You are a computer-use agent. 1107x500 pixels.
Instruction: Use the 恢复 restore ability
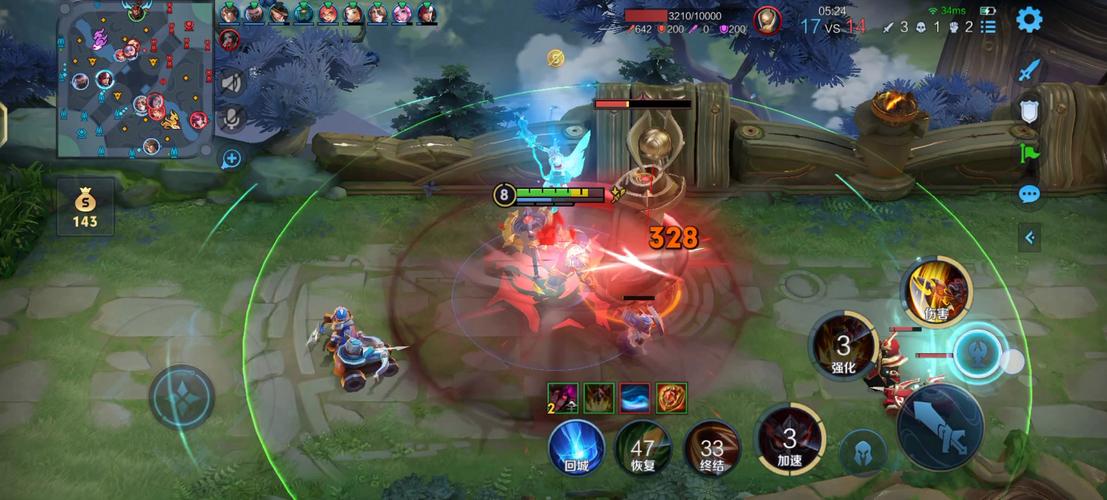tap(642, 447)
